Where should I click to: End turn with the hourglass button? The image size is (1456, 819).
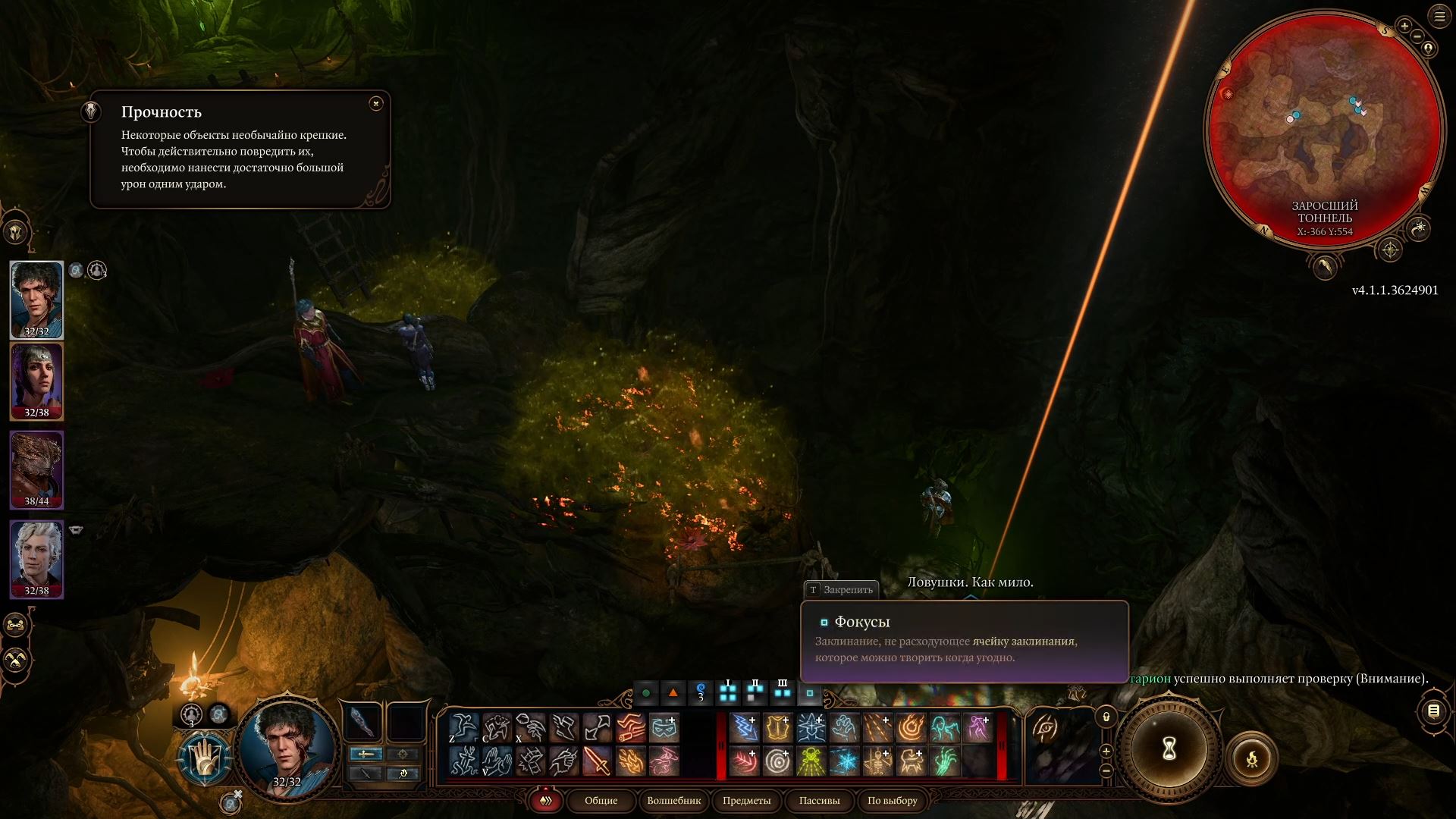click(1169, 749)
